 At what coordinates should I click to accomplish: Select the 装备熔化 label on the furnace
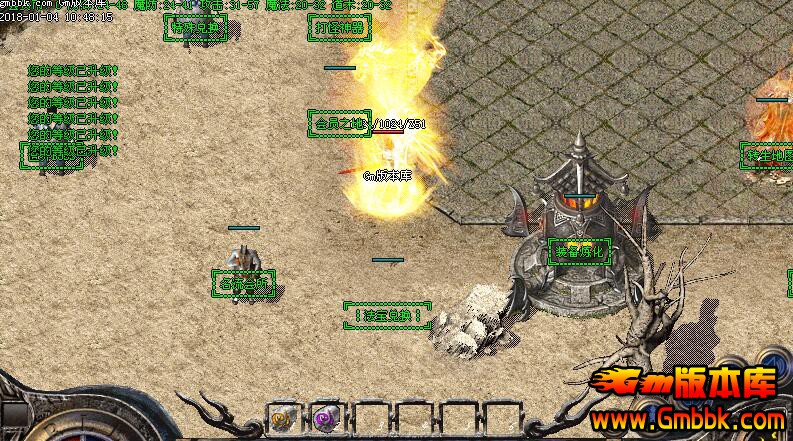(x=580, y=251)
